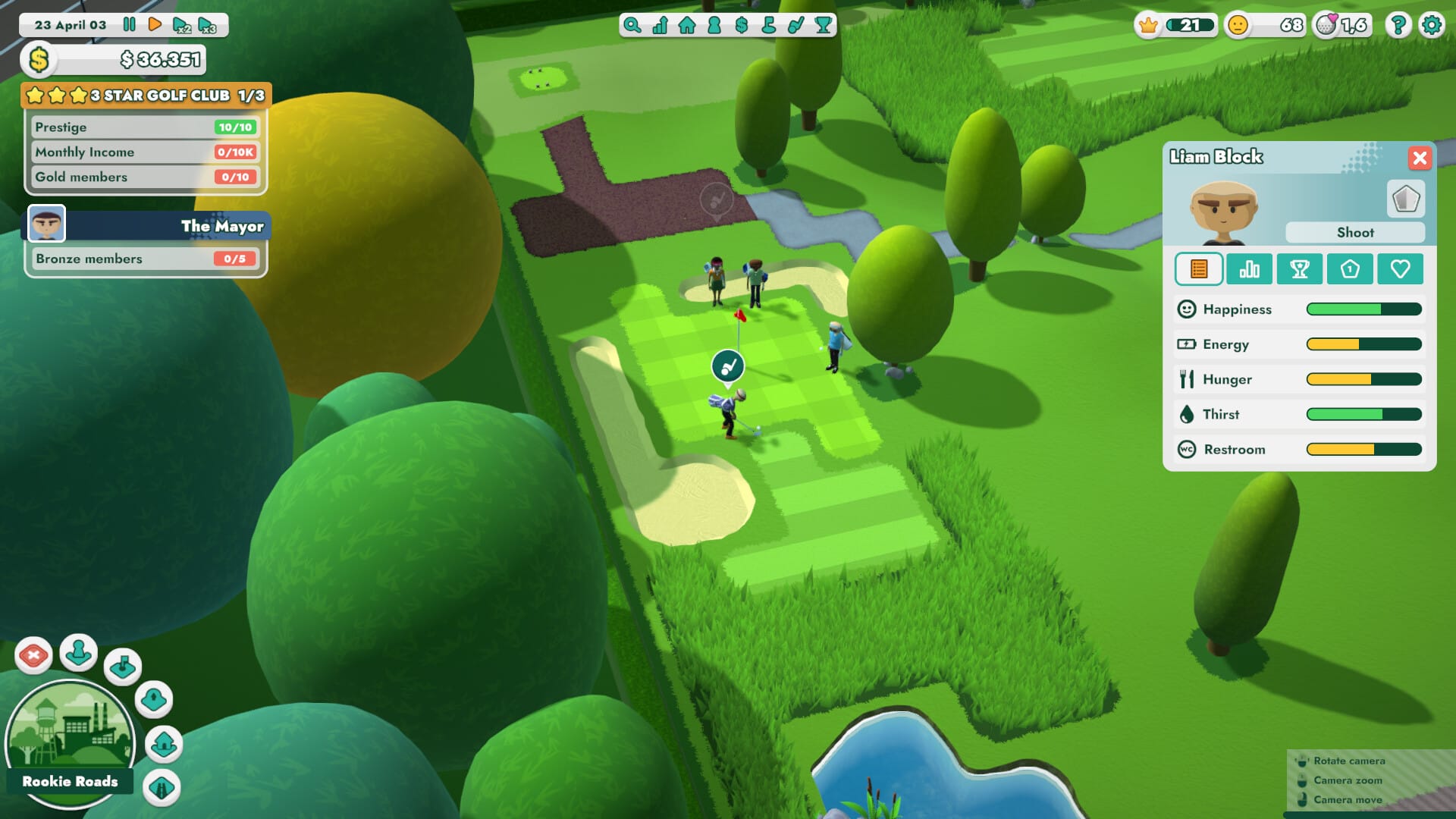Open the magnifying glass search tool
Viewport: 1456px width, 819px height.
632,25
